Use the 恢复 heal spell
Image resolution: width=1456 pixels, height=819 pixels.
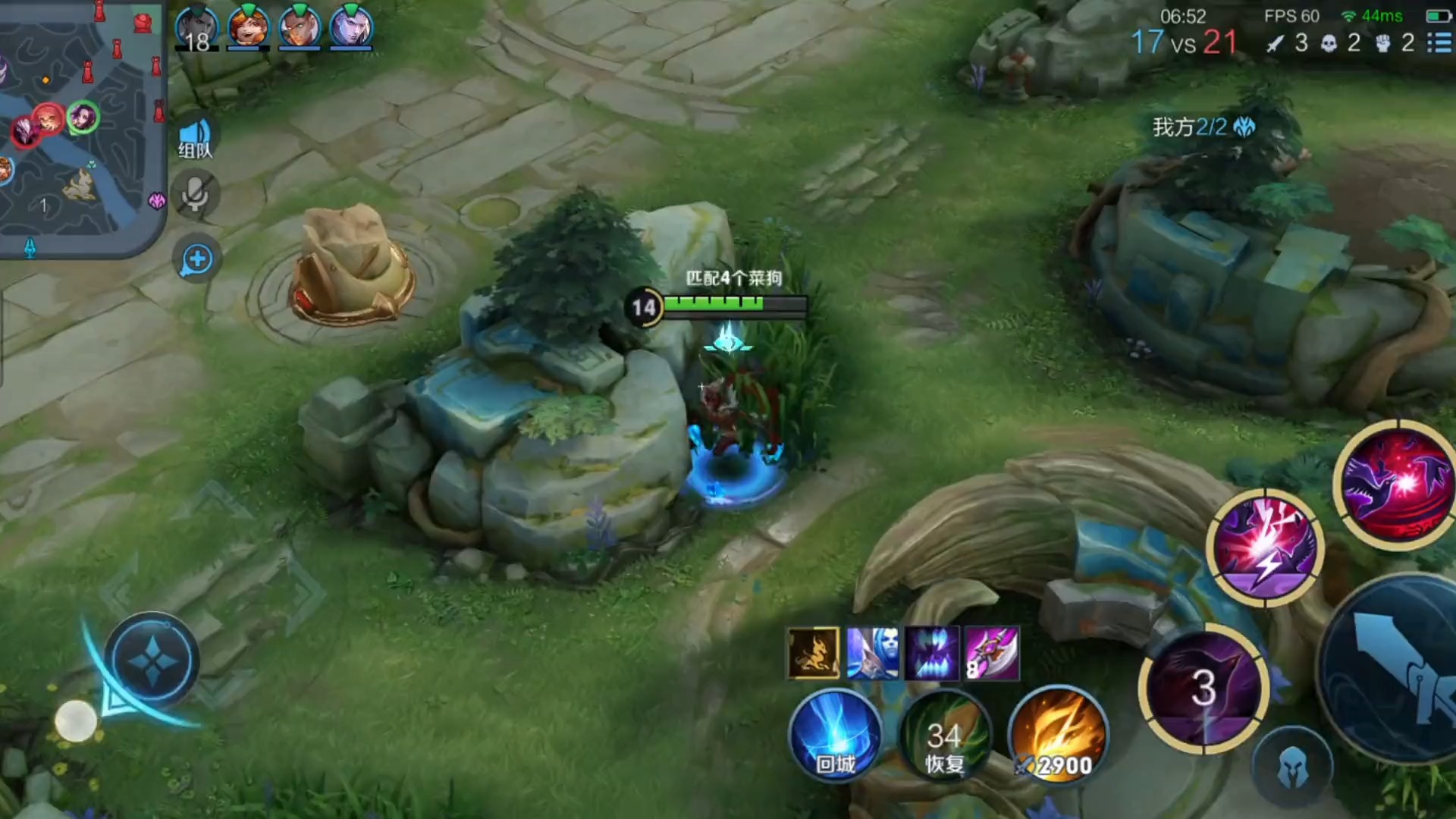click(945, 737)
